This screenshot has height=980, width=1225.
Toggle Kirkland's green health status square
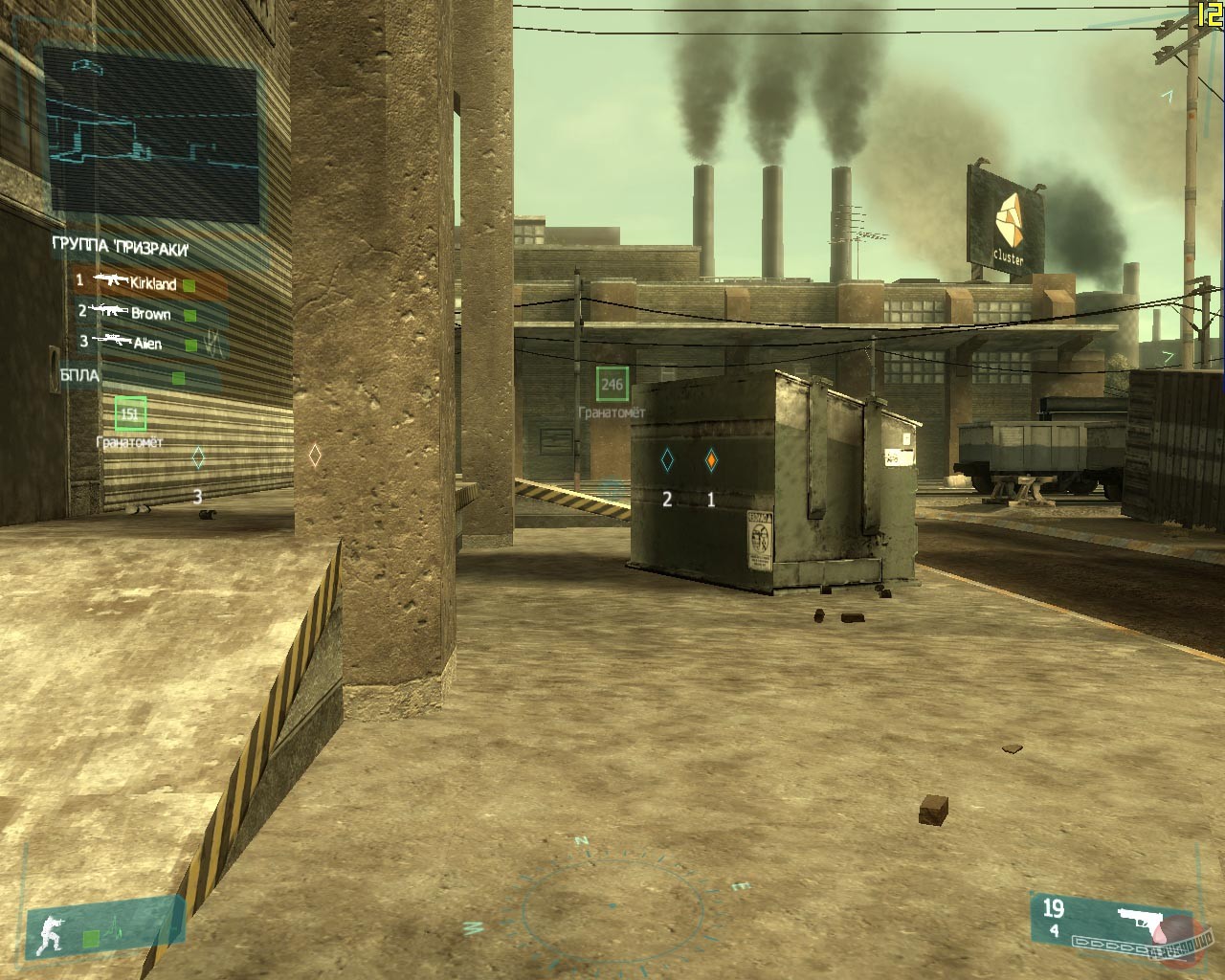[x=188, y=284]
